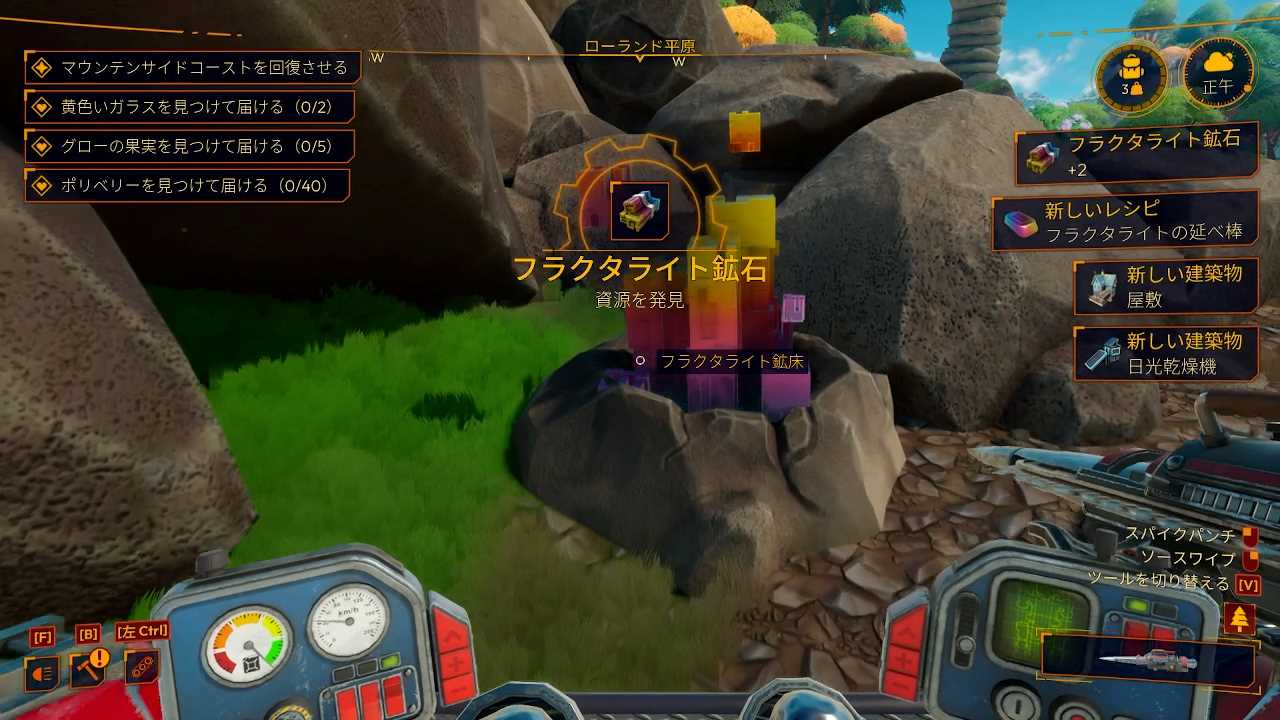1280x720 pixels.
Task: Select the equipped spike saw tool slot
Action: pyautogui.click(x=1148, y=662)
